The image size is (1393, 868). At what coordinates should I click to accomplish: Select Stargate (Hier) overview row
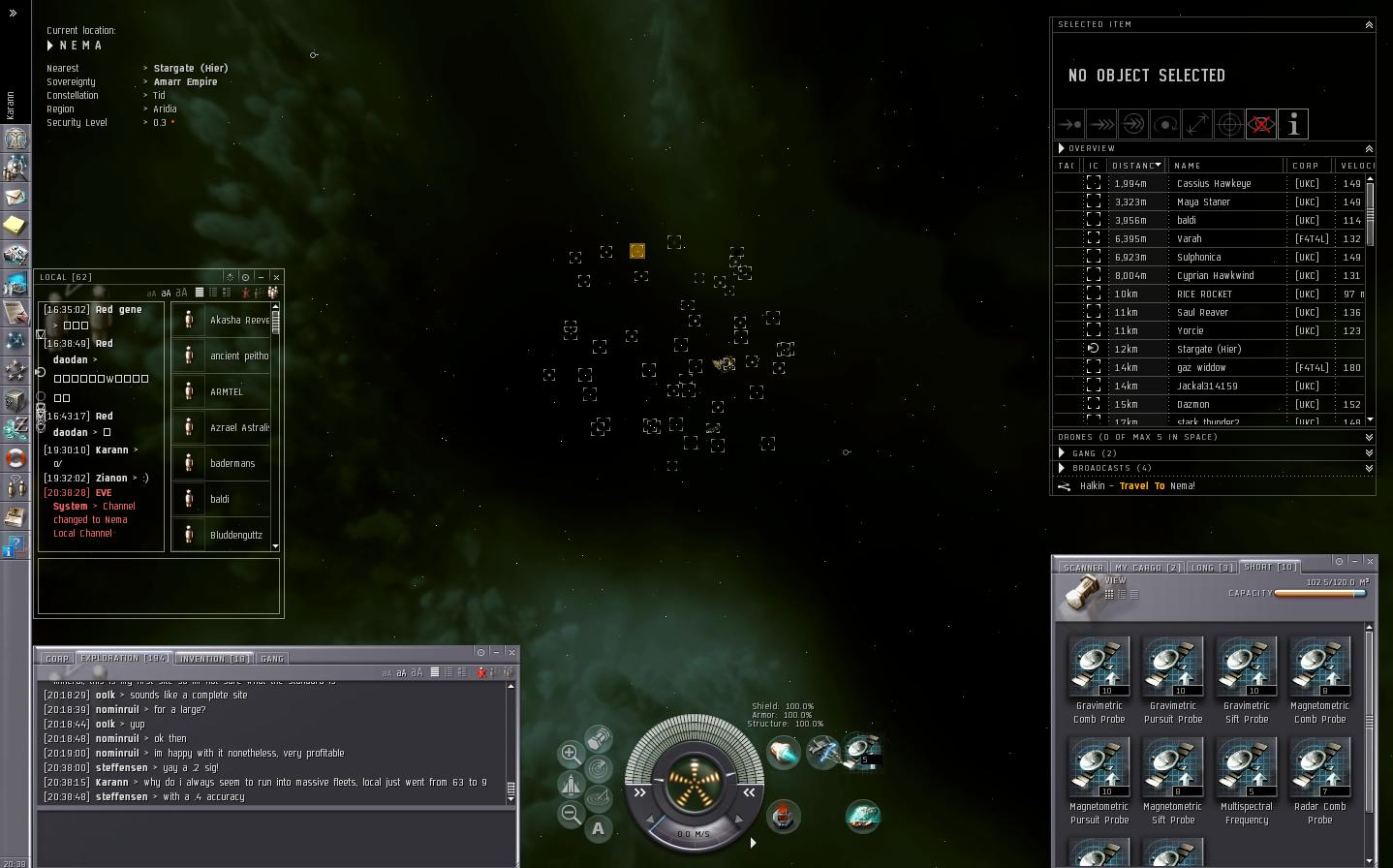pyautogui.click(x=1208, y=349)
